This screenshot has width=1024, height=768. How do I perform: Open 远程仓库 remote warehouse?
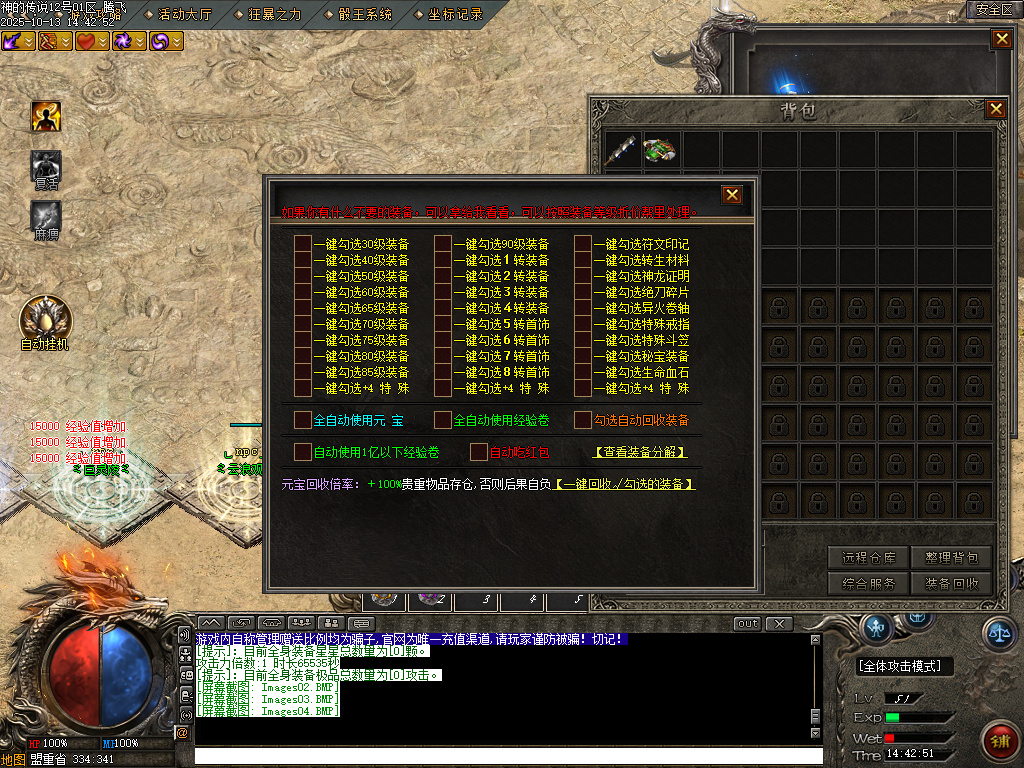(x=868, y=558)
